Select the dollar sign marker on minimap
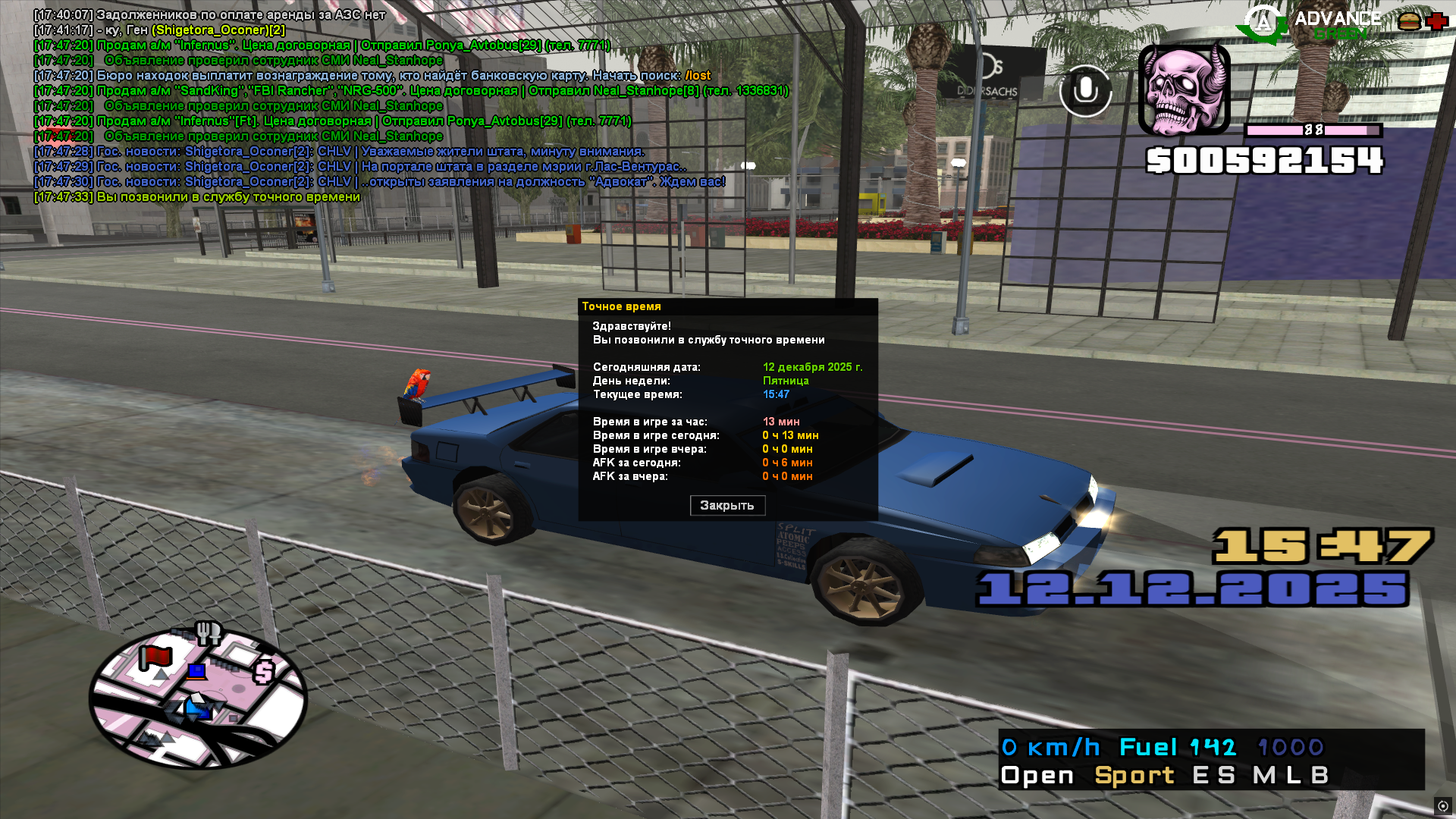 pos(264,672)
